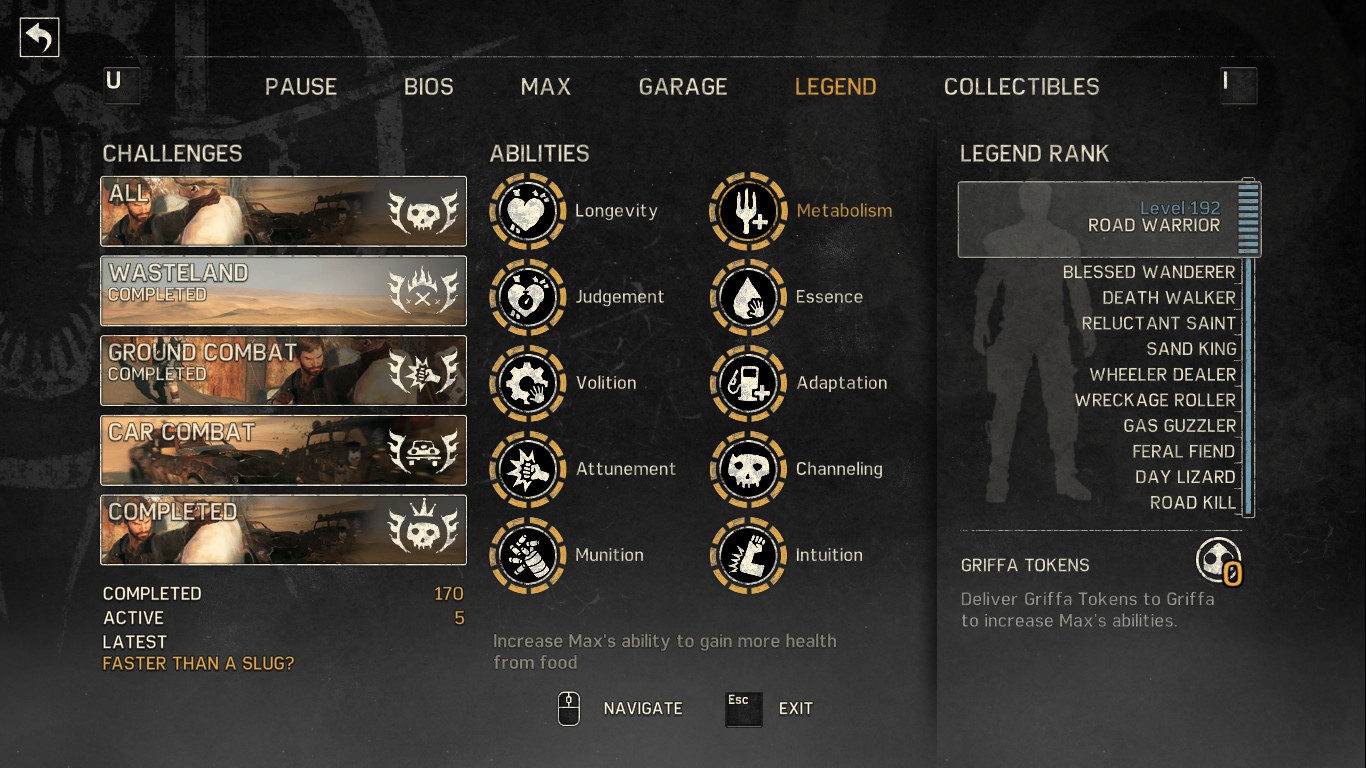Select the Adaptation fuel ability icon
Image resolution: width=1366 pixels, height=768 pixels.
coord(748,383)
